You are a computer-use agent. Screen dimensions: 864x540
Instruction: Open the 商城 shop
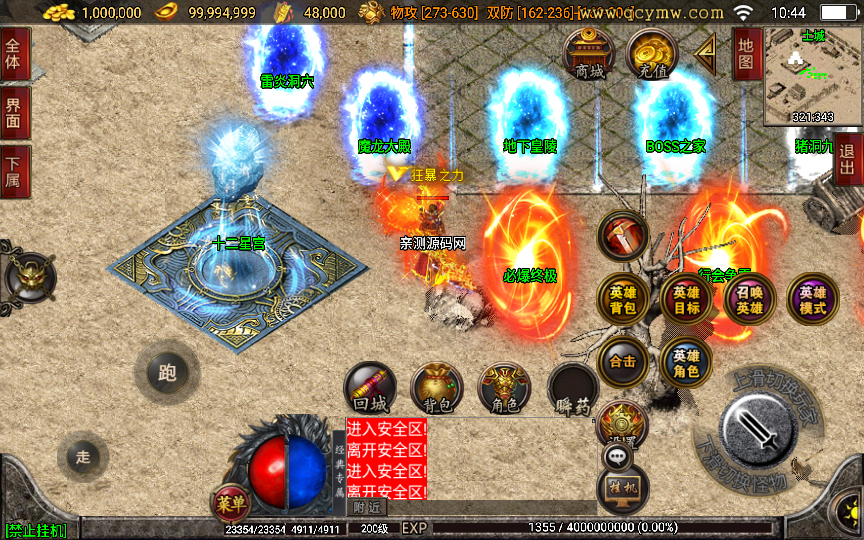click(x=589, y=55)
